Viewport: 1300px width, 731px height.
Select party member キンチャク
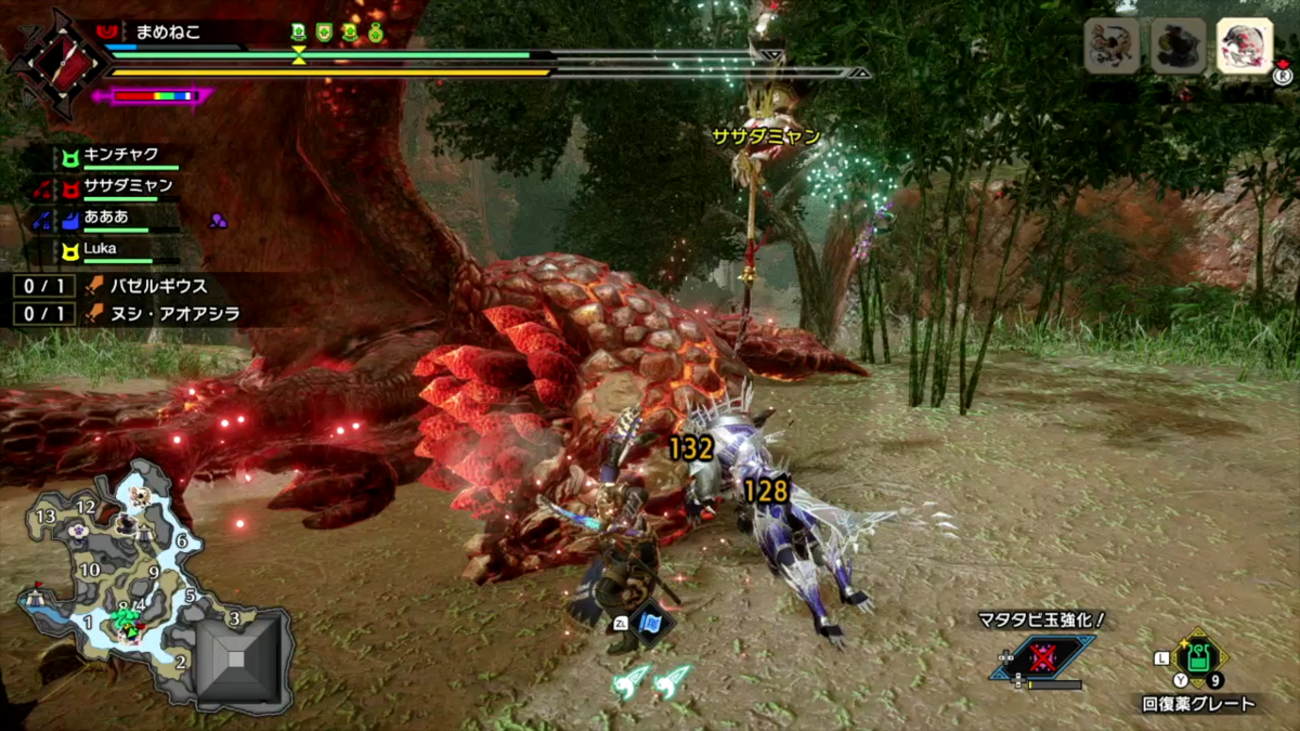(x=120, y=155)
